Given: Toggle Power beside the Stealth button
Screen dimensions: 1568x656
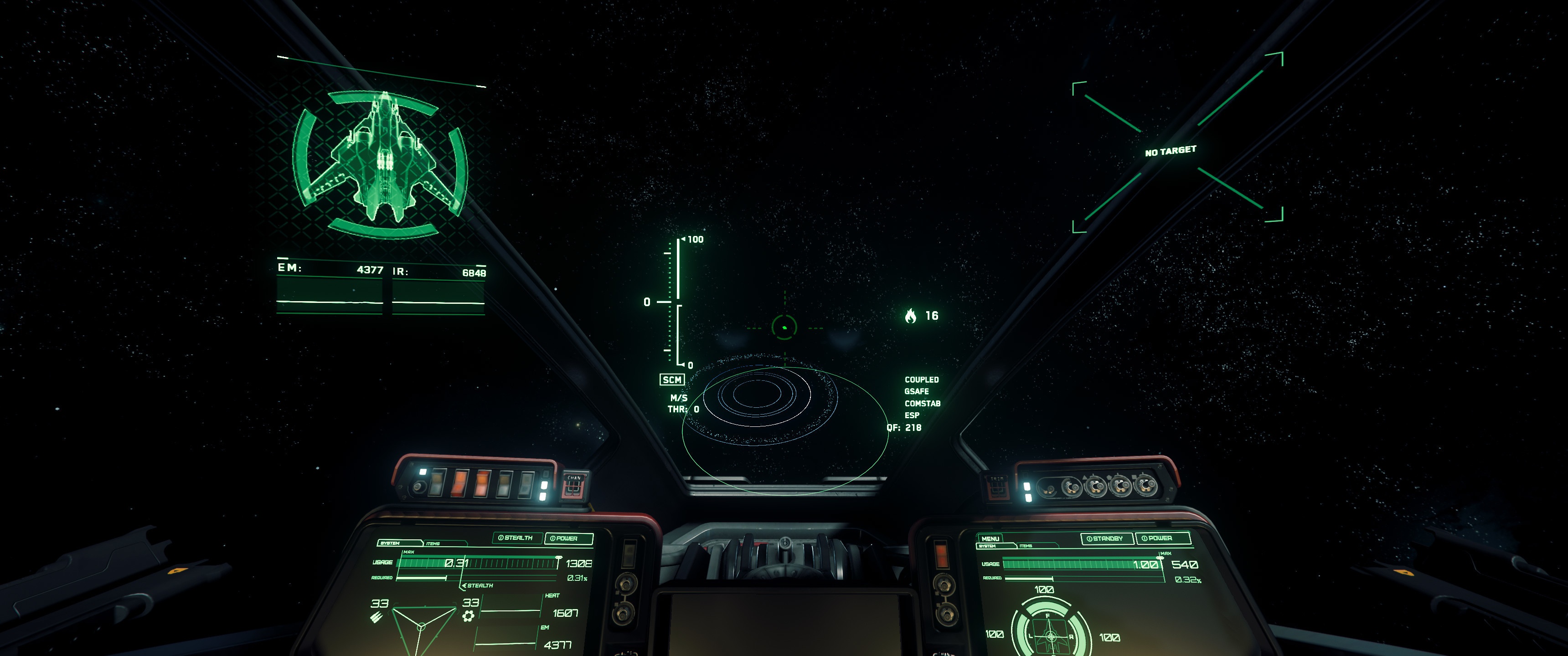Looking at the screenshot, I should [567, 538].
